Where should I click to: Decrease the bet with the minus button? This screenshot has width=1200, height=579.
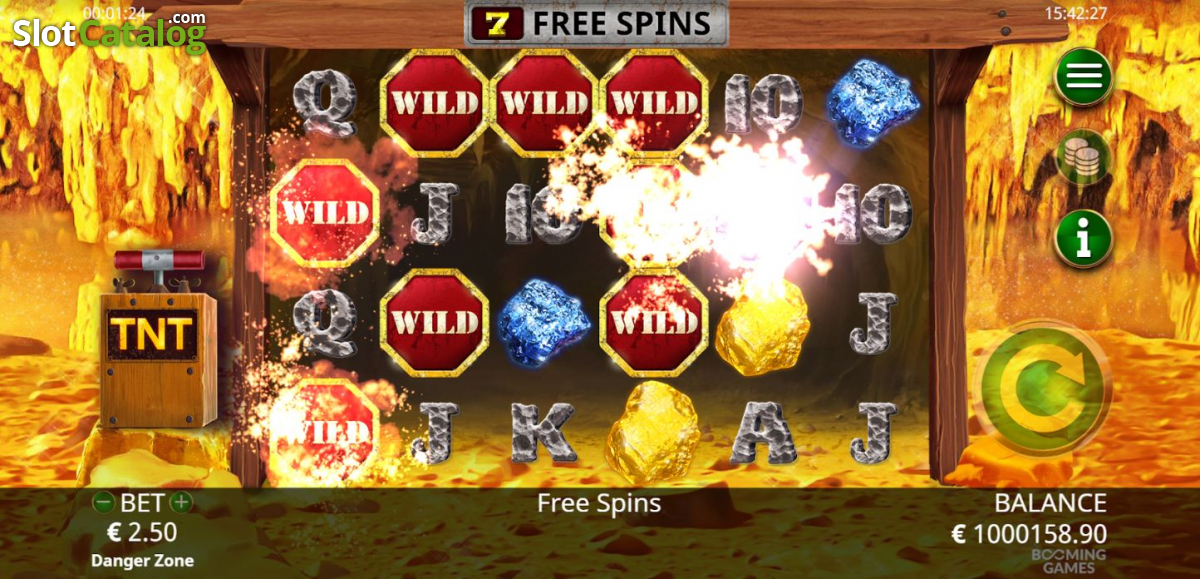(102, 503)
